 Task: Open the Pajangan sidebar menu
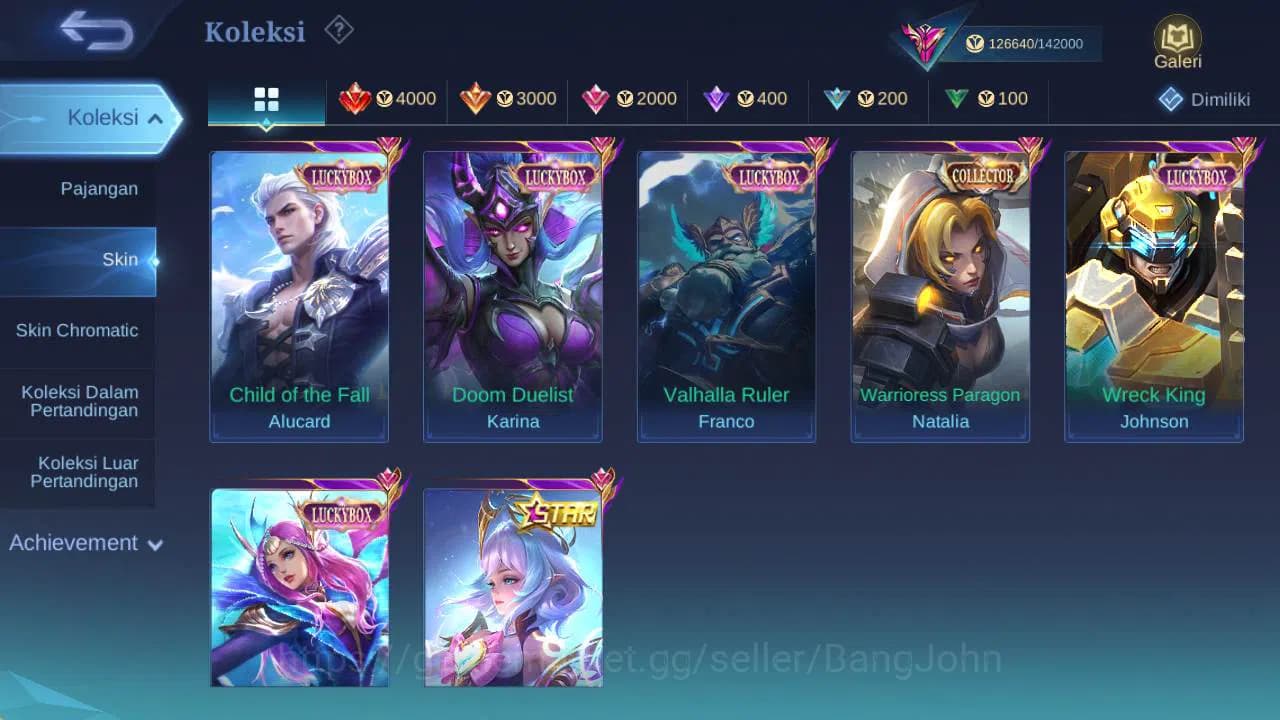(x=78, y=188)
